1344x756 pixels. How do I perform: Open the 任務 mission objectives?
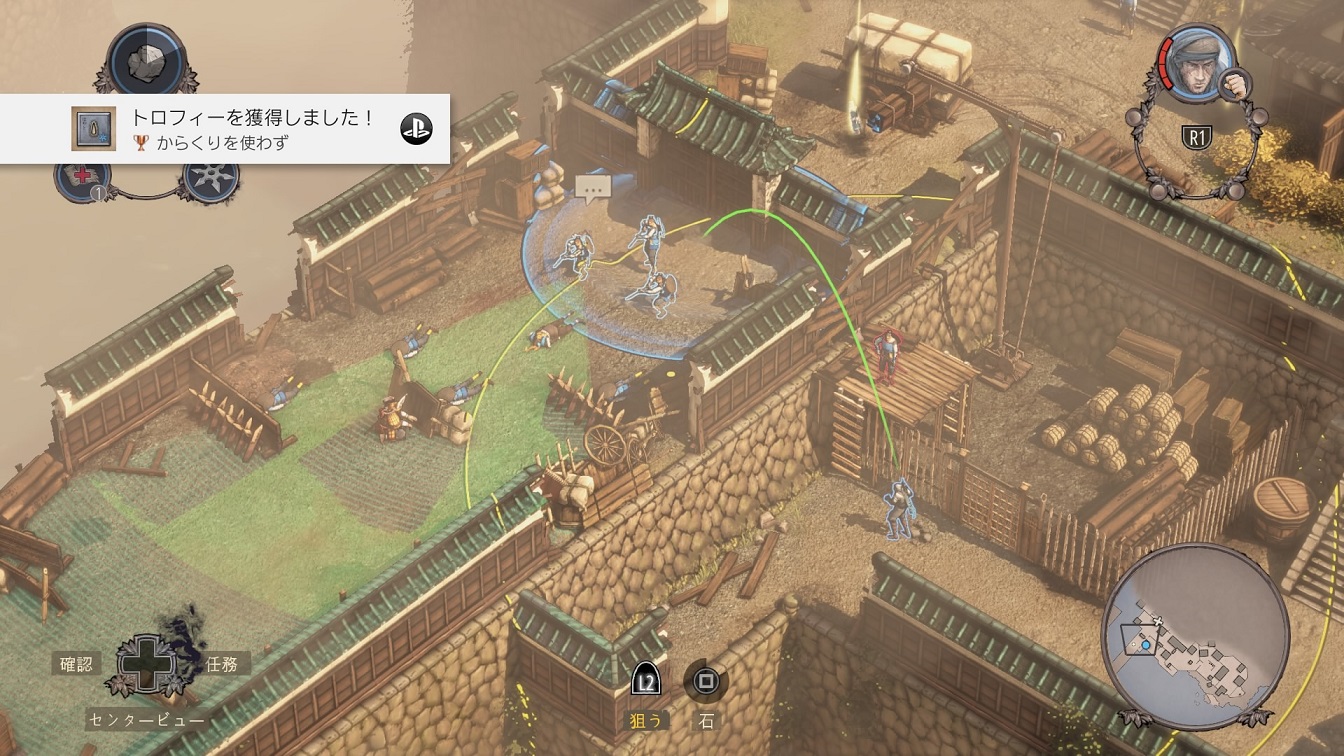click(x=221, y=662)
